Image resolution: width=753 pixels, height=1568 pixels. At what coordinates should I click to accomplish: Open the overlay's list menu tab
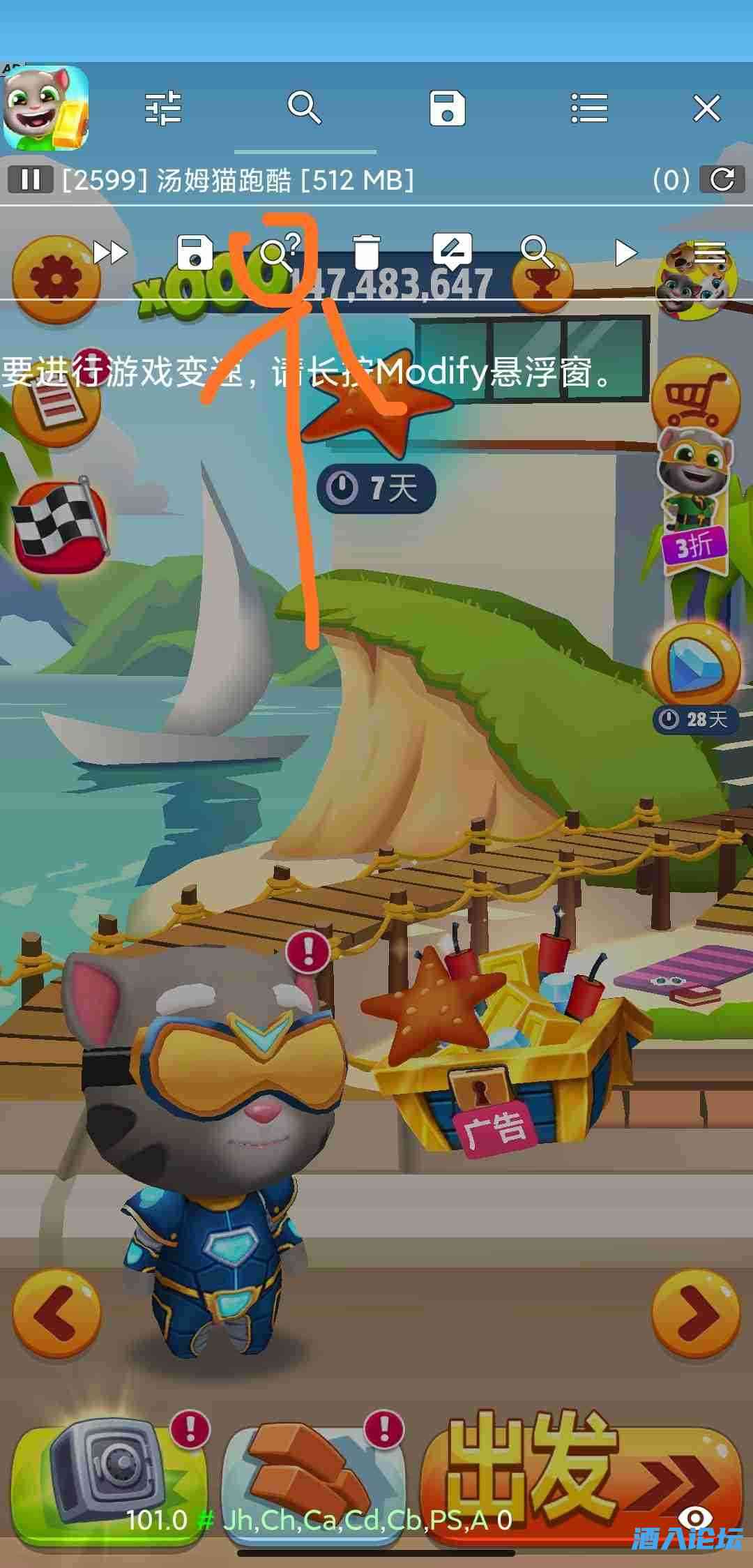click(x=589, y=109)
